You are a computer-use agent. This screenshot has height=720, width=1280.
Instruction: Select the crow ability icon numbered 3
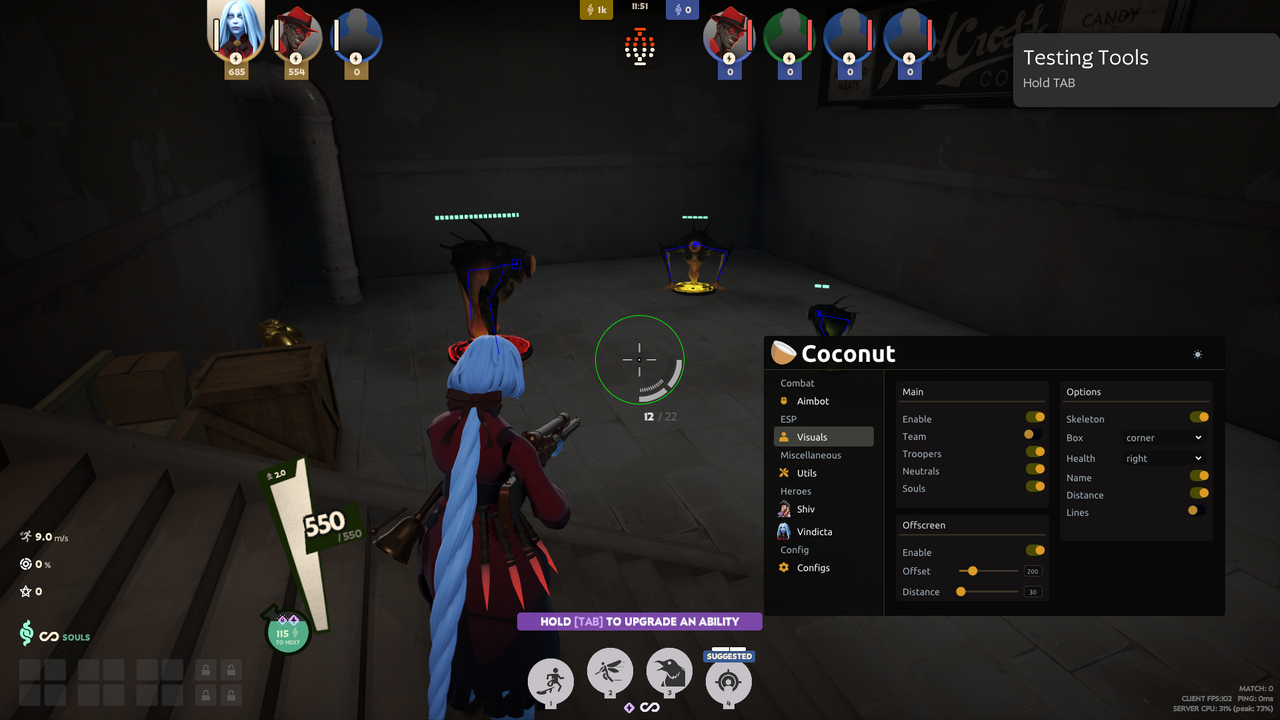click(x=669, y=675)
